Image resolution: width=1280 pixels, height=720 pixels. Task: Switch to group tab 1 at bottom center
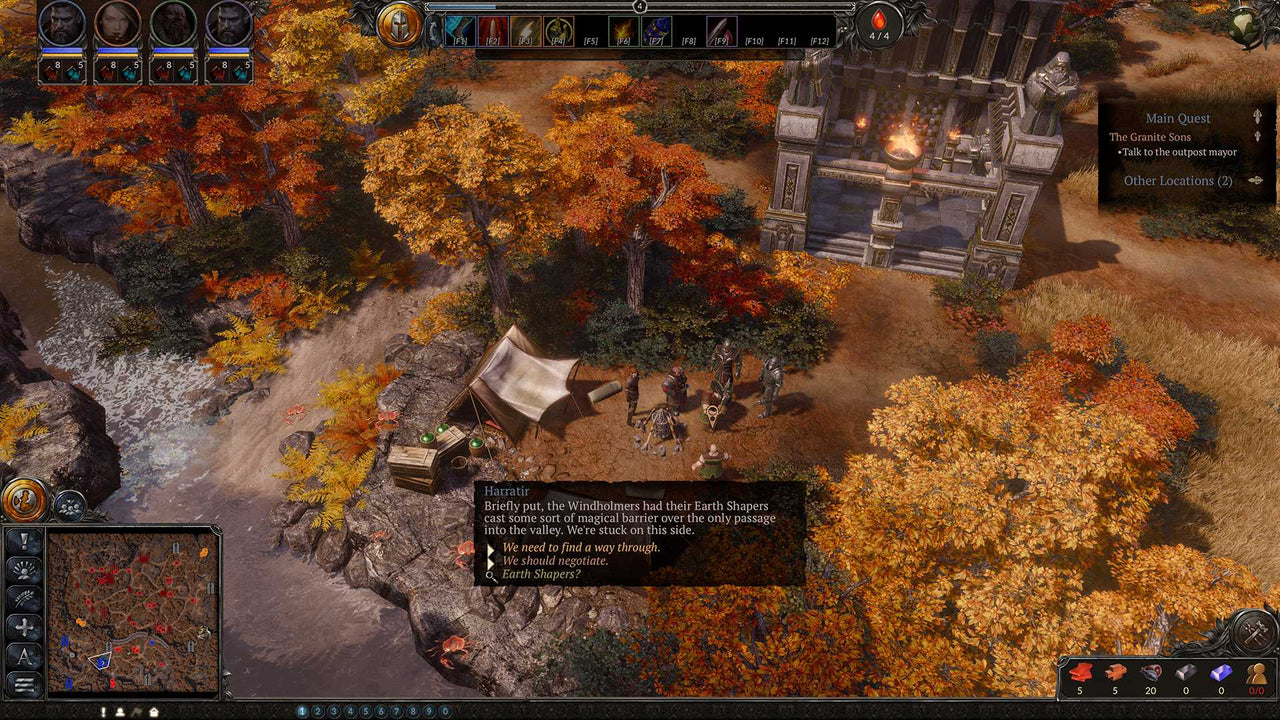301,711
